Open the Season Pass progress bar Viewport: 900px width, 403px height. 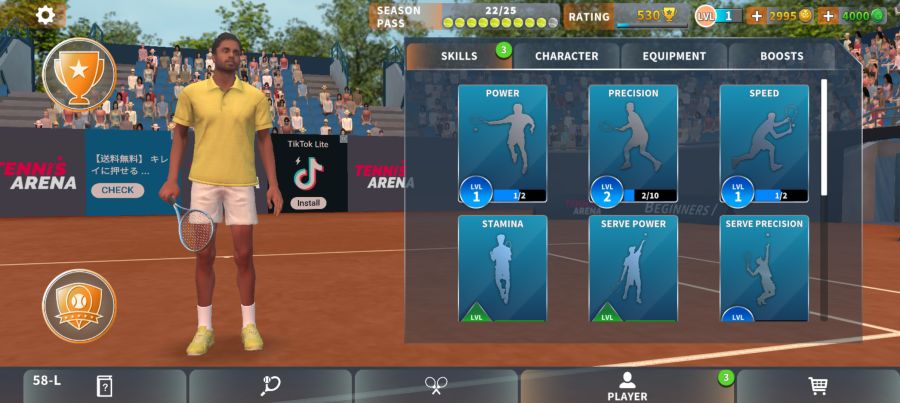click(465, 16)
